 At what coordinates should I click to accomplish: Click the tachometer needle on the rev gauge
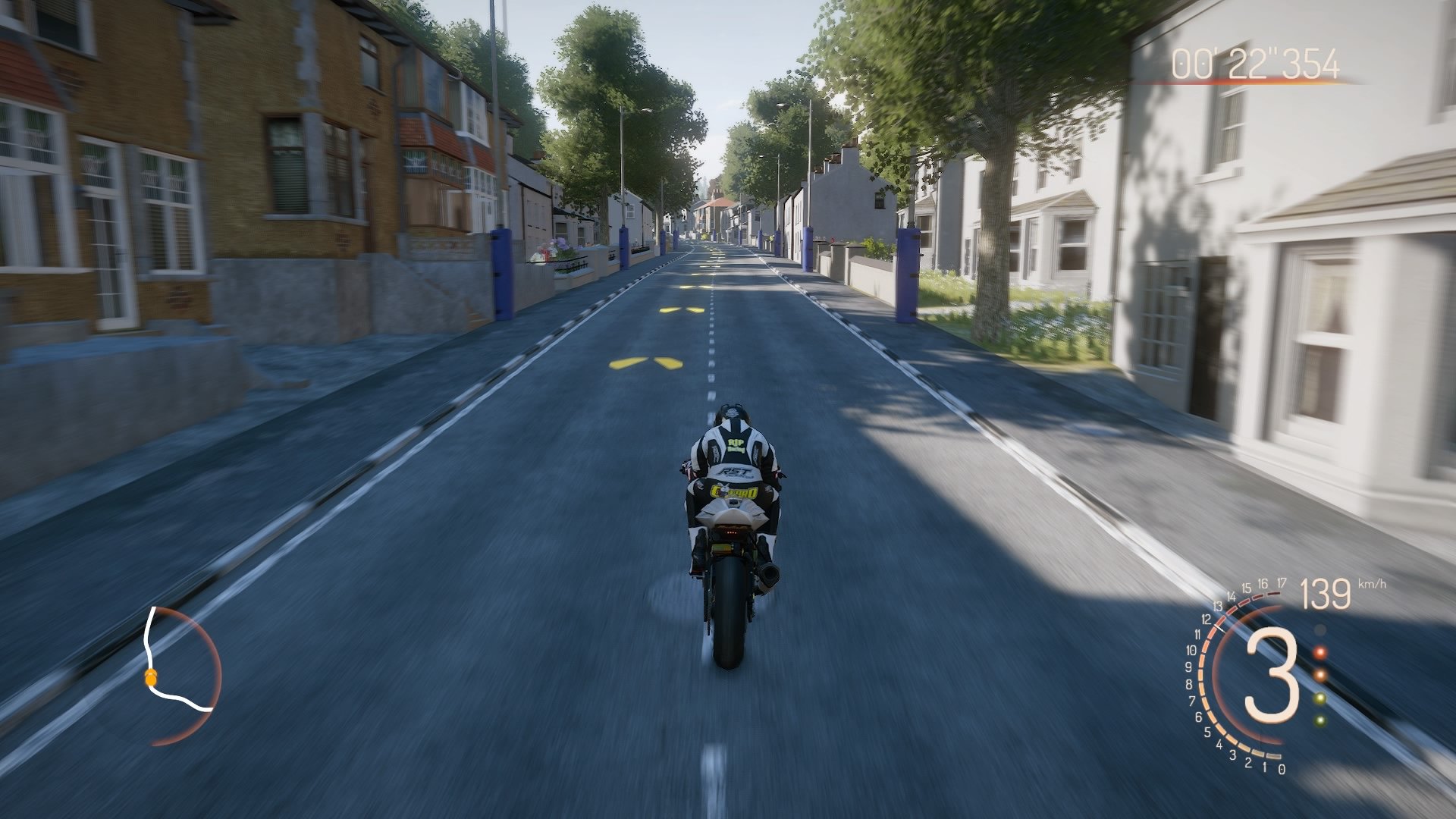click(1219, 627)
